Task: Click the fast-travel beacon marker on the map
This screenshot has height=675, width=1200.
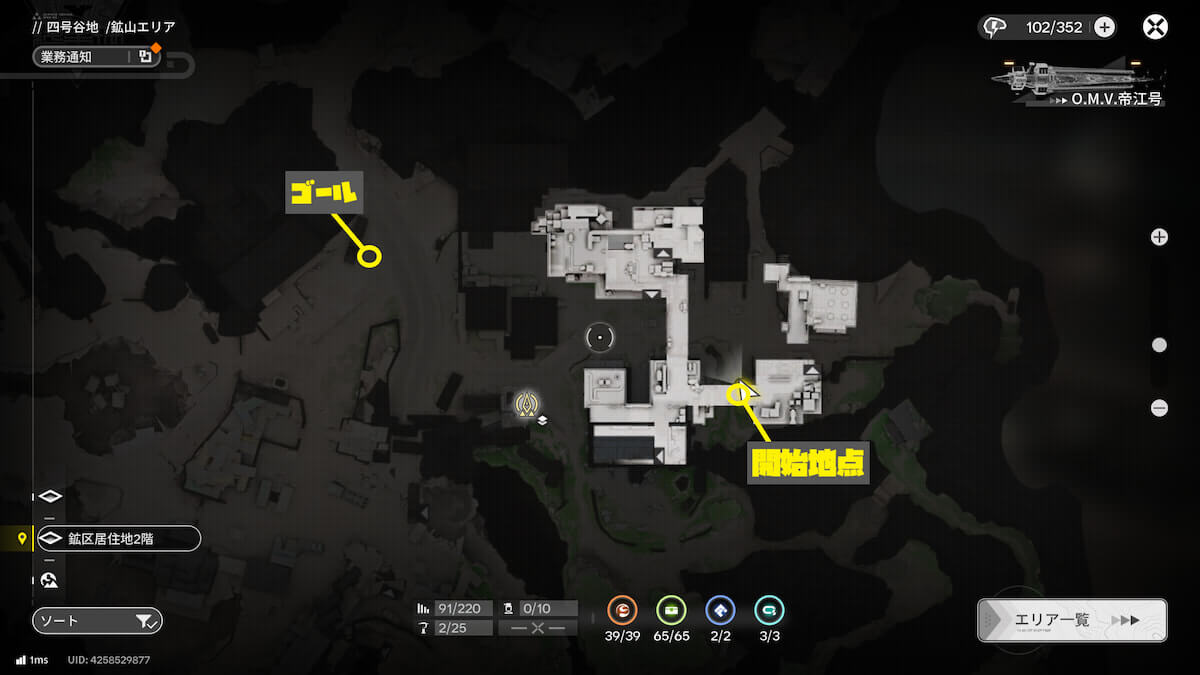Action: (x=527, y=404)
